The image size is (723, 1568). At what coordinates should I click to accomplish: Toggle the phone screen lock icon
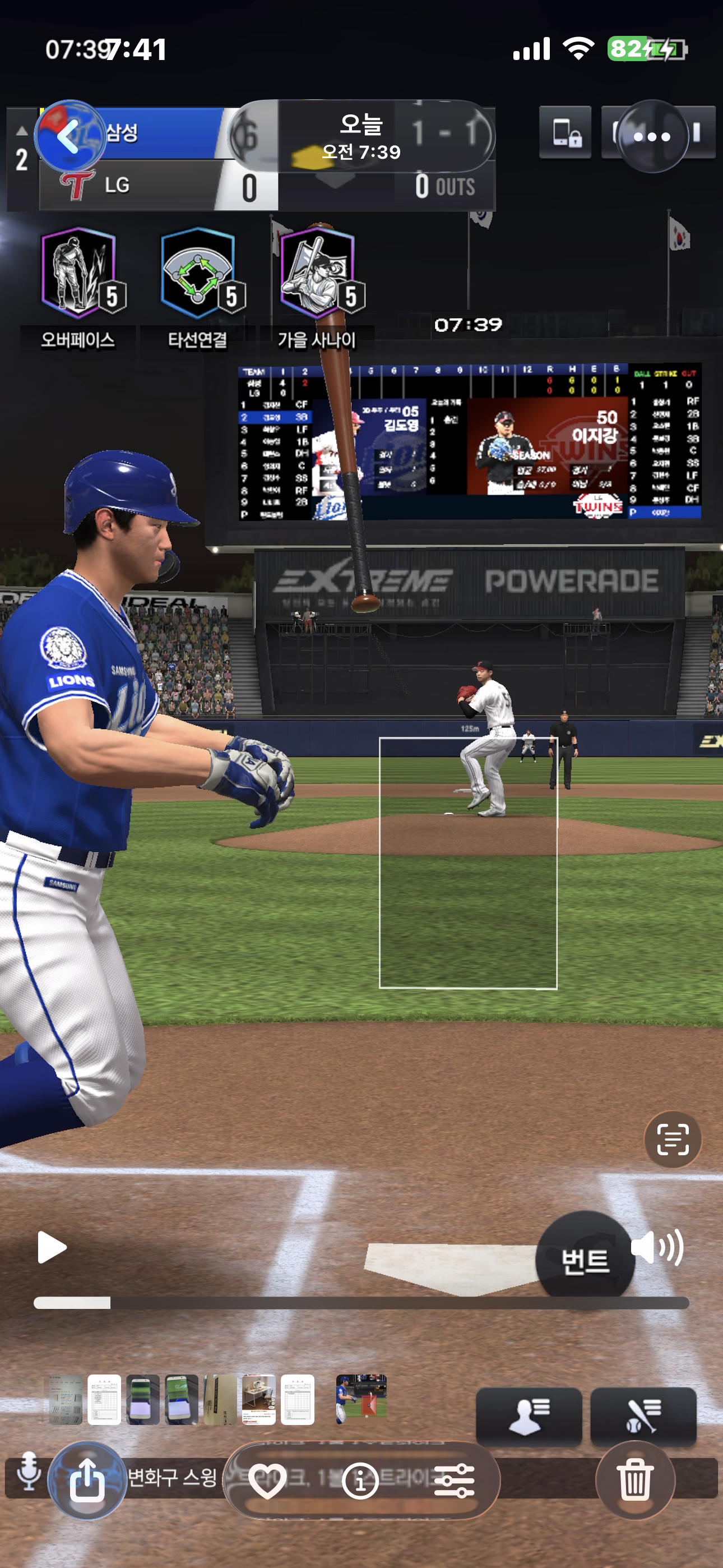pyautogui.click(x=565, y=133)
